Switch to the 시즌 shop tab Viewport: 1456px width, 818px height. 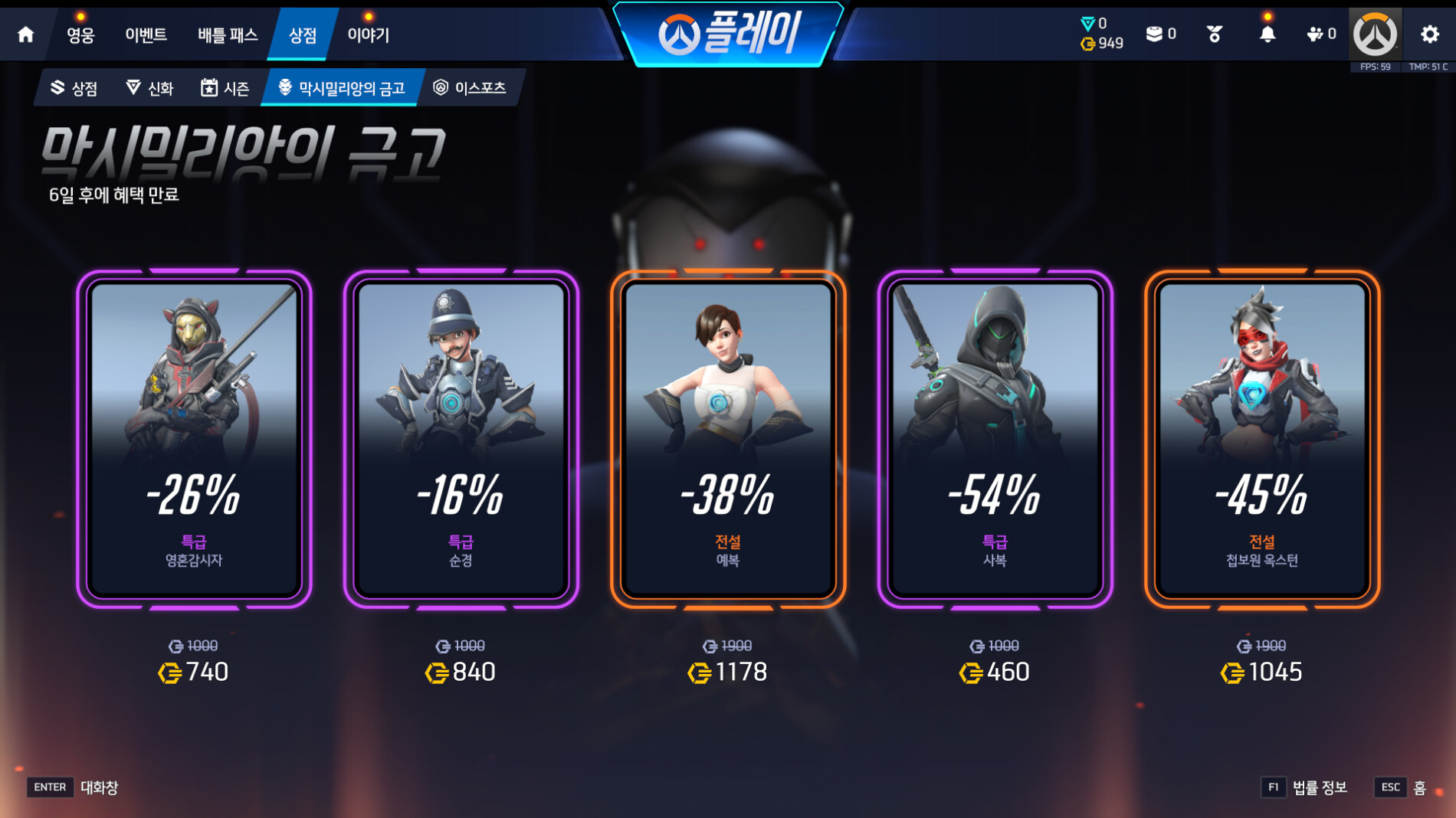coord(225,88)
